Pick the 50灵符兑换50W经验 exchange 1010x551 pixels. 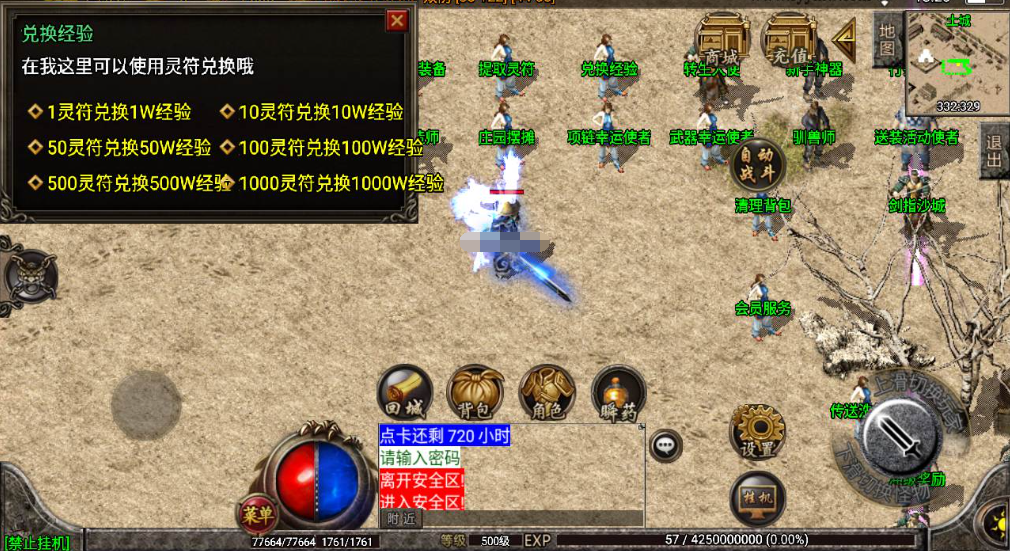(x=128, y=148)
